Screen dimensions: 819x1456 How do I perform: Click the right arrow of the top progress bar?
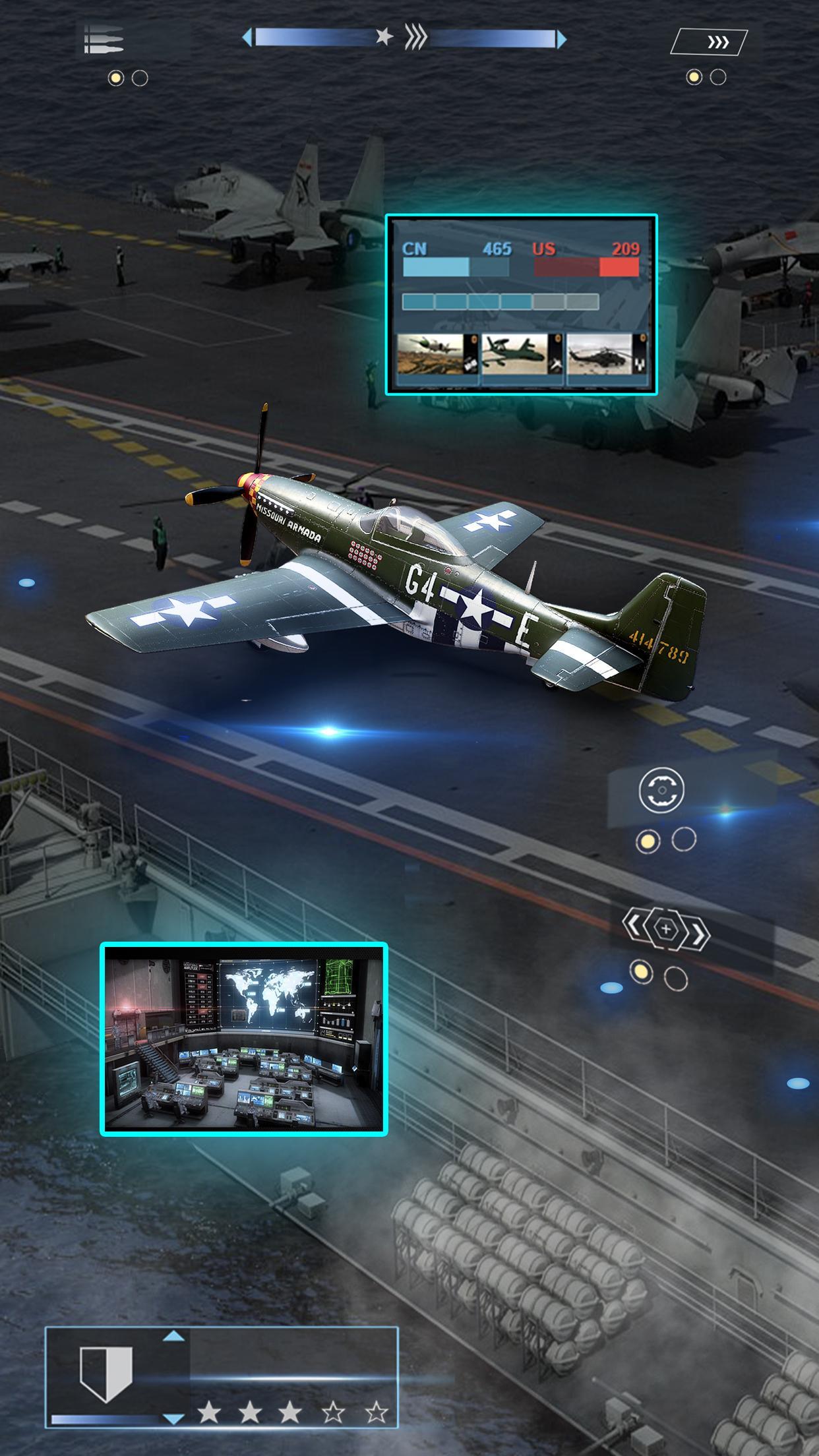(561, 39)
